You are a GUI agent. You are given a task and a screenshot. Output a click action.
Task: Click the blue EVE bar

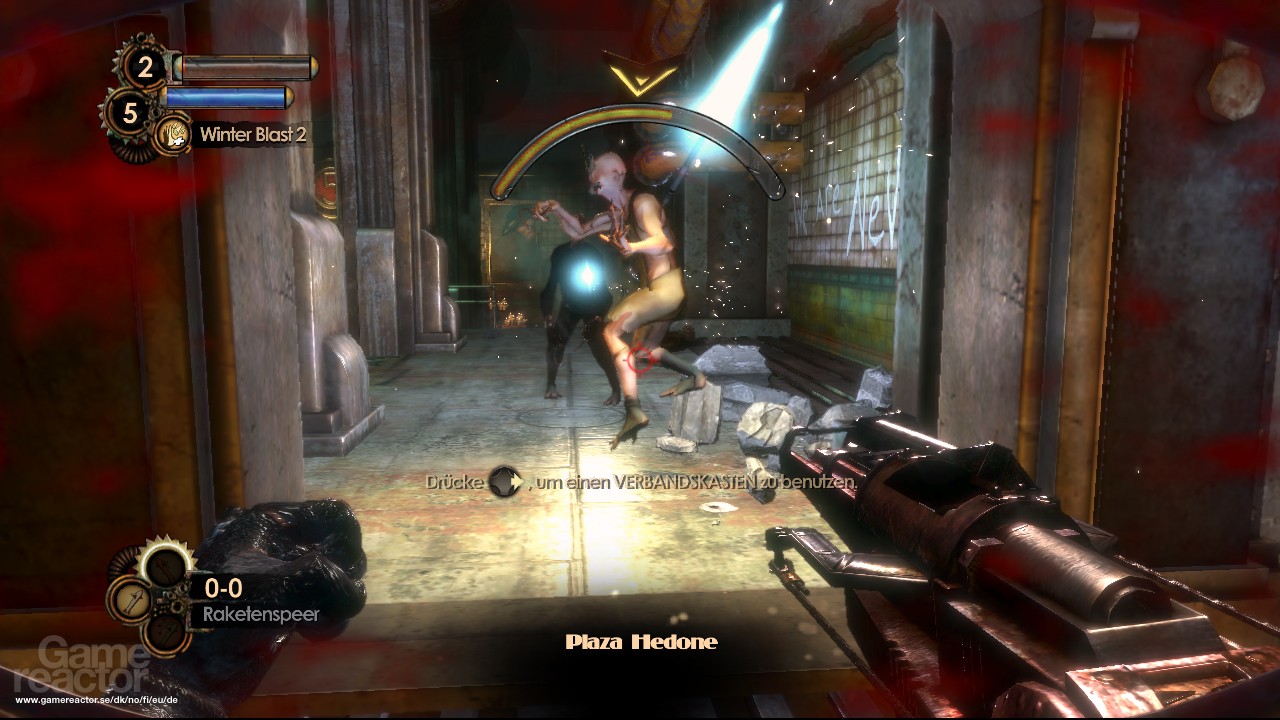coord(227,97)
